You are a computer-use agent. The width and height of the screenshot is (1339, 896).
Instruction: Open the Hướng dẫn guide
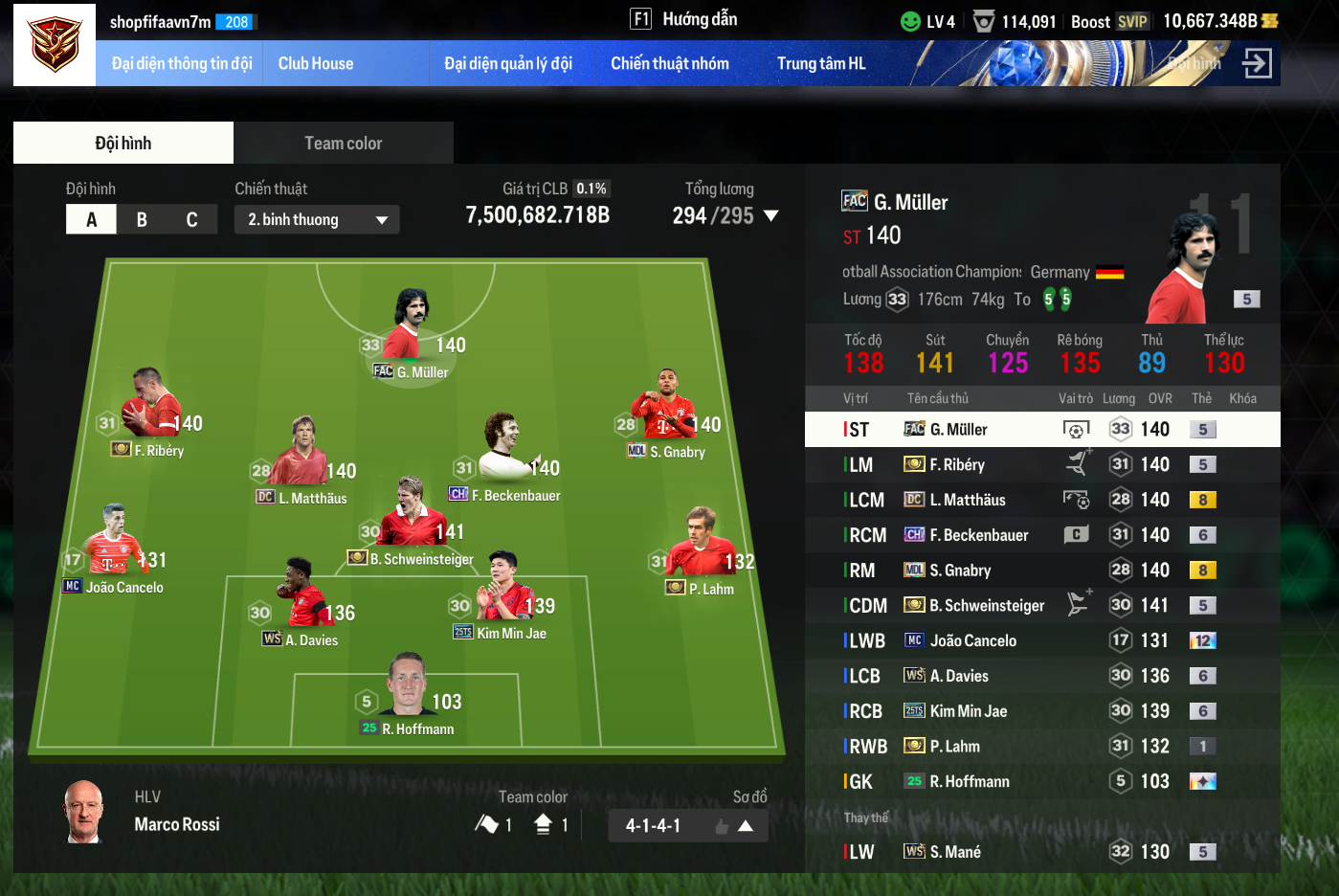pyautogui.click(x=683, y=19)
